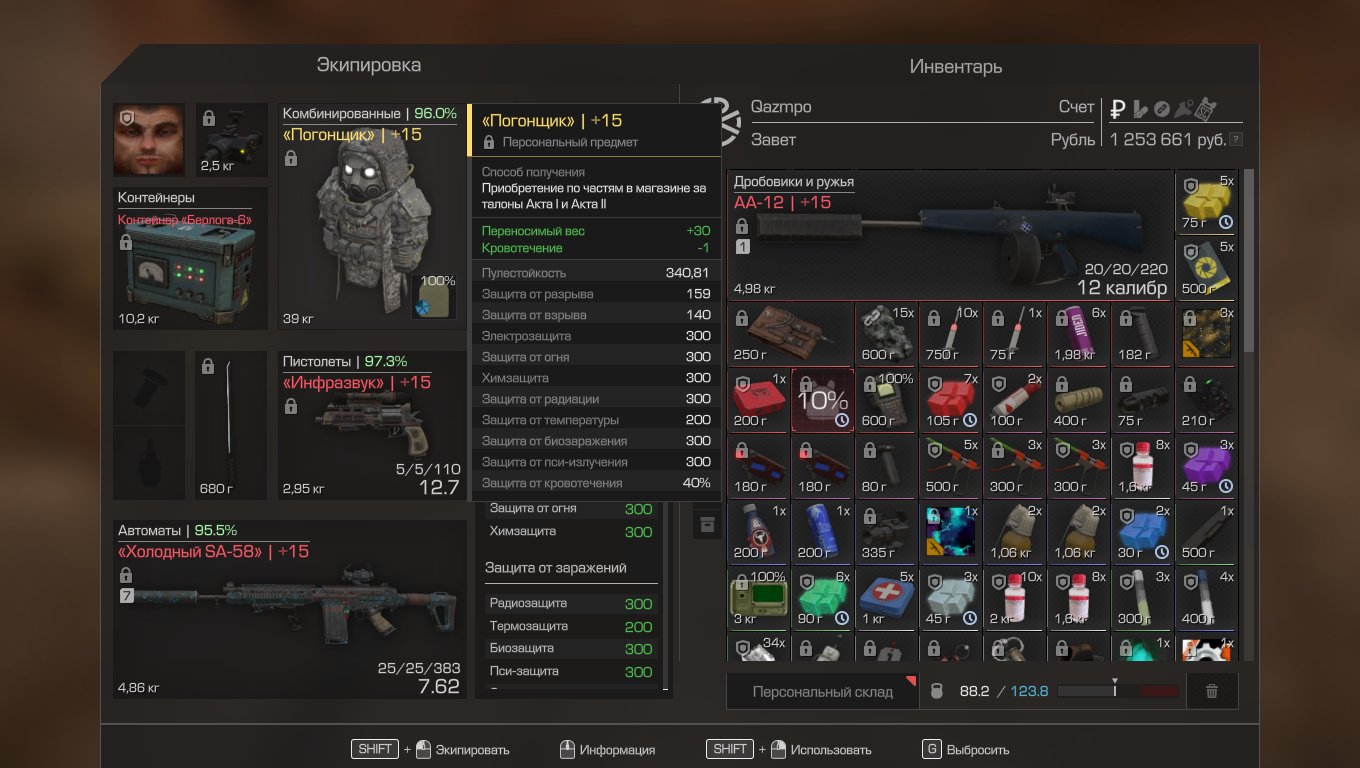The image size is (1360, 768).
Task: Click the question mark next to balance
Action: click(x=1237, y=140)
